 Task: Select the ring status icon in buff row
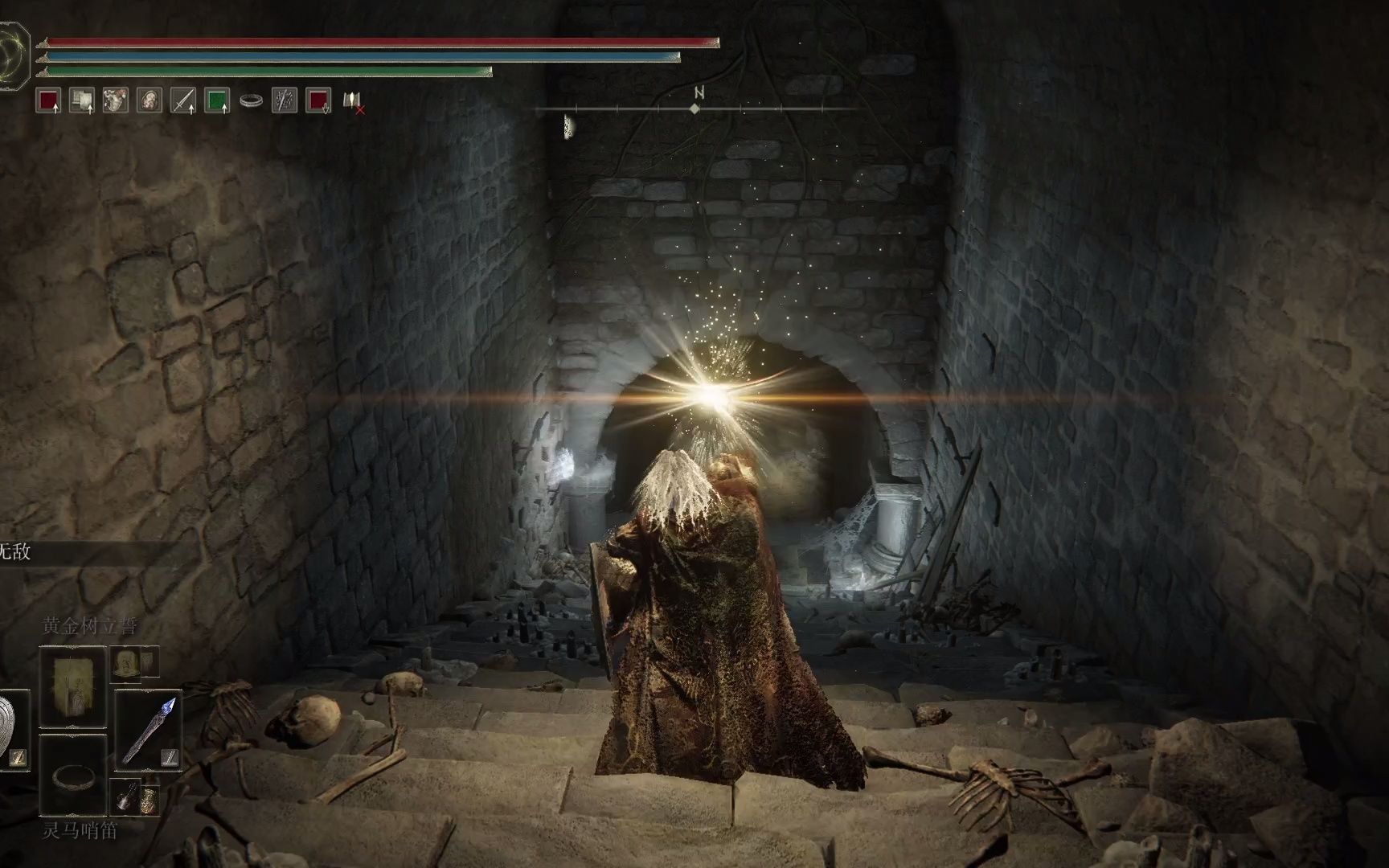tap(251, 100)
